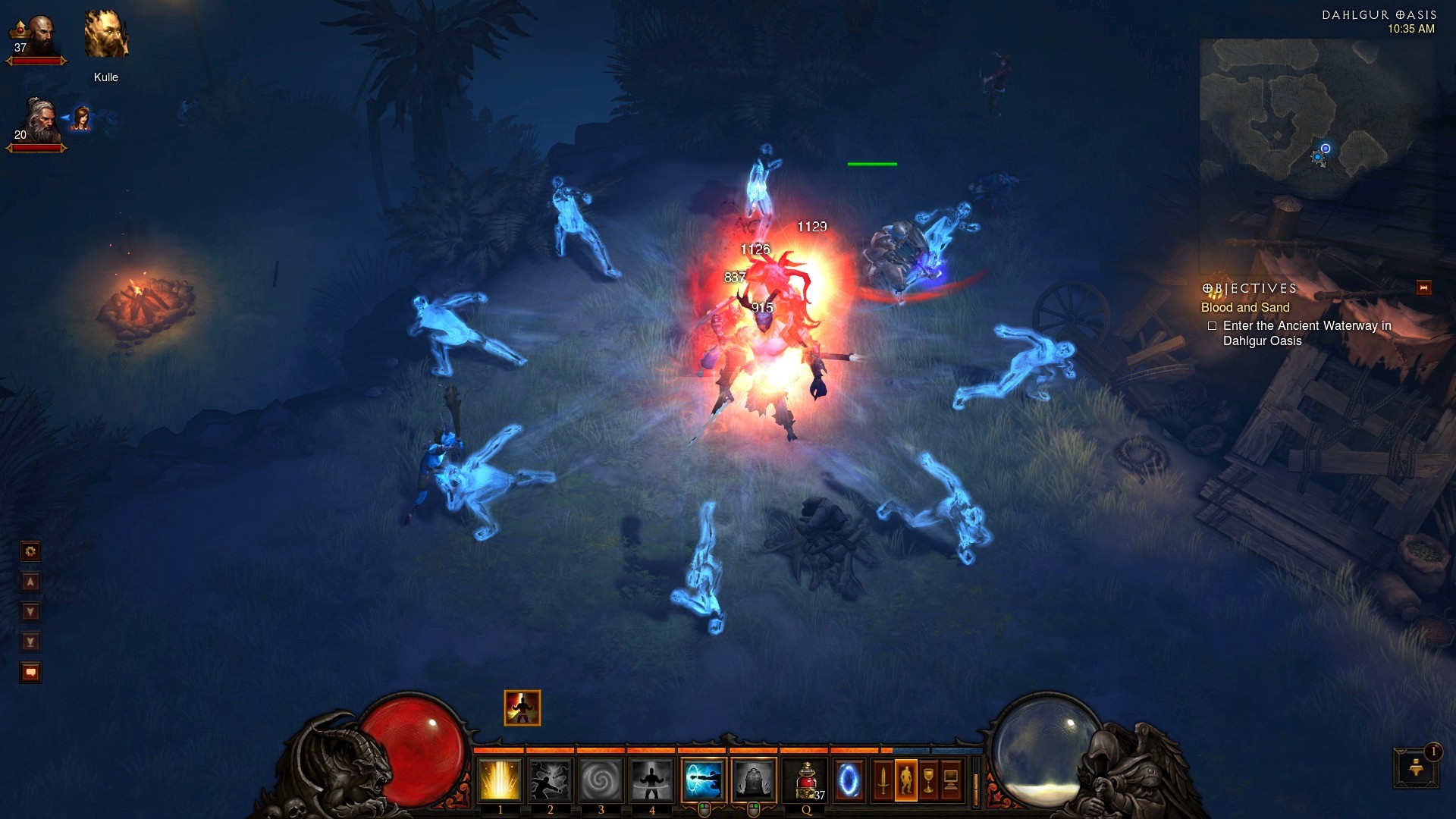Open the game settings gear icon
Viewport: 1456px width, 819px height.
tap(30, 551)
